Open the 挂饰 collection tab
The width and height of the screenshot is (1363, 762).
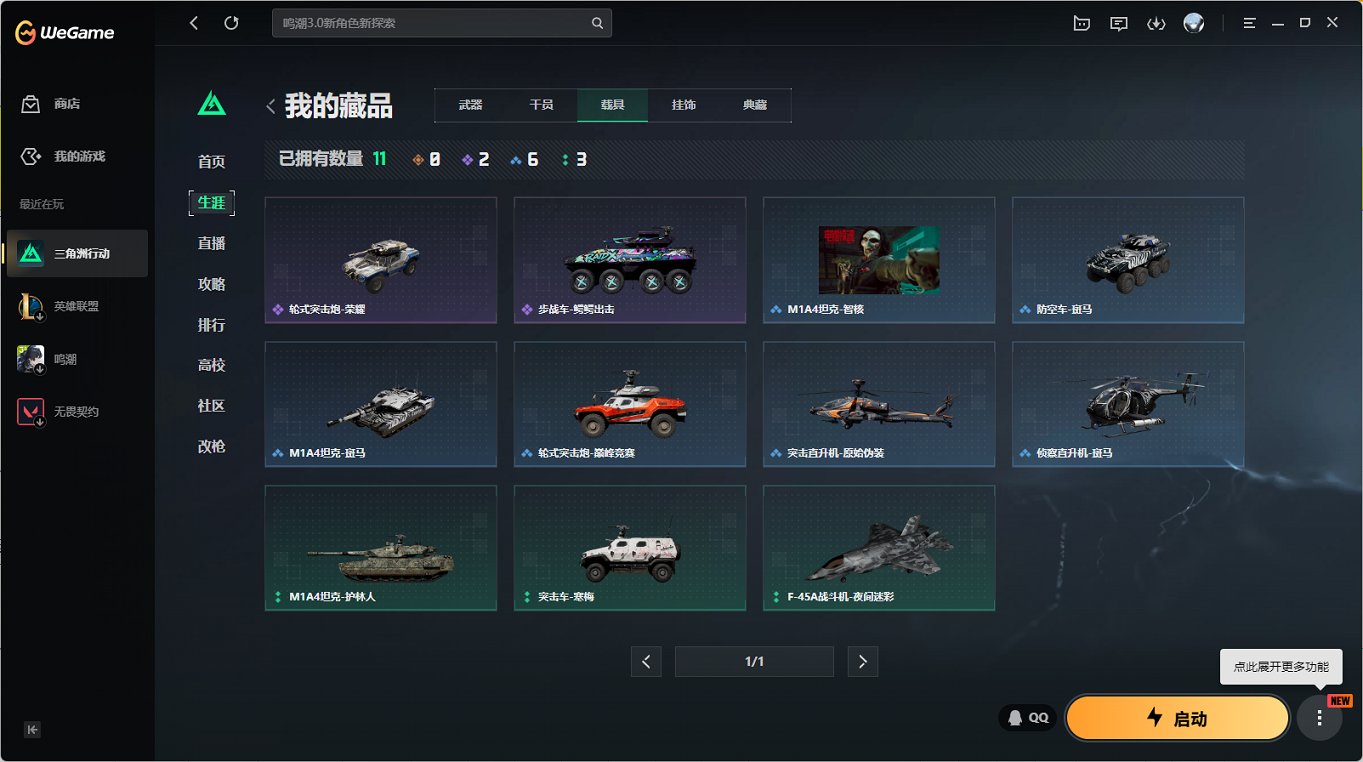click(x=684, y=104)
